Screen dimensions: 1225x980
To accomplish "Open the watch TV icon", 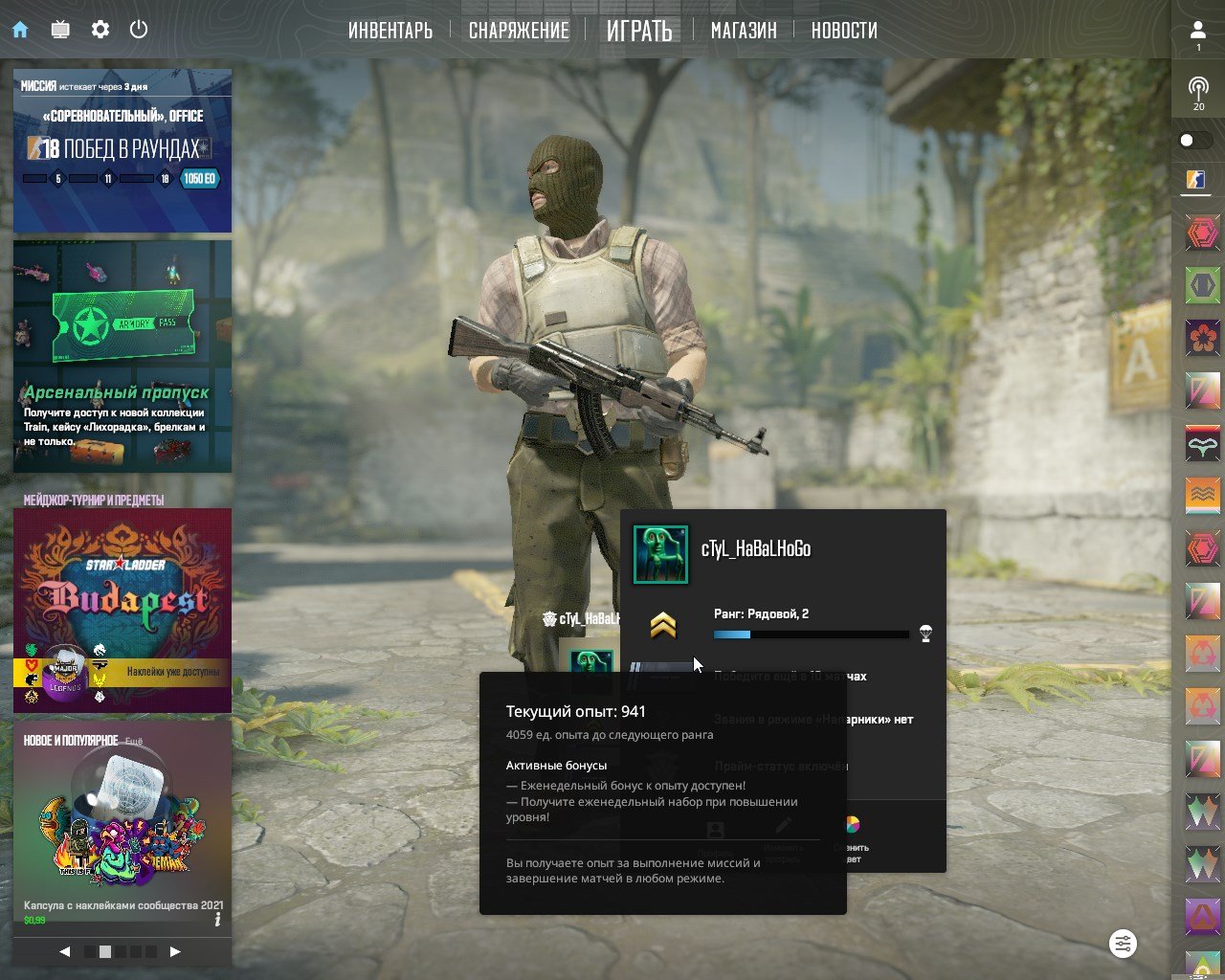I will point(60,30).
